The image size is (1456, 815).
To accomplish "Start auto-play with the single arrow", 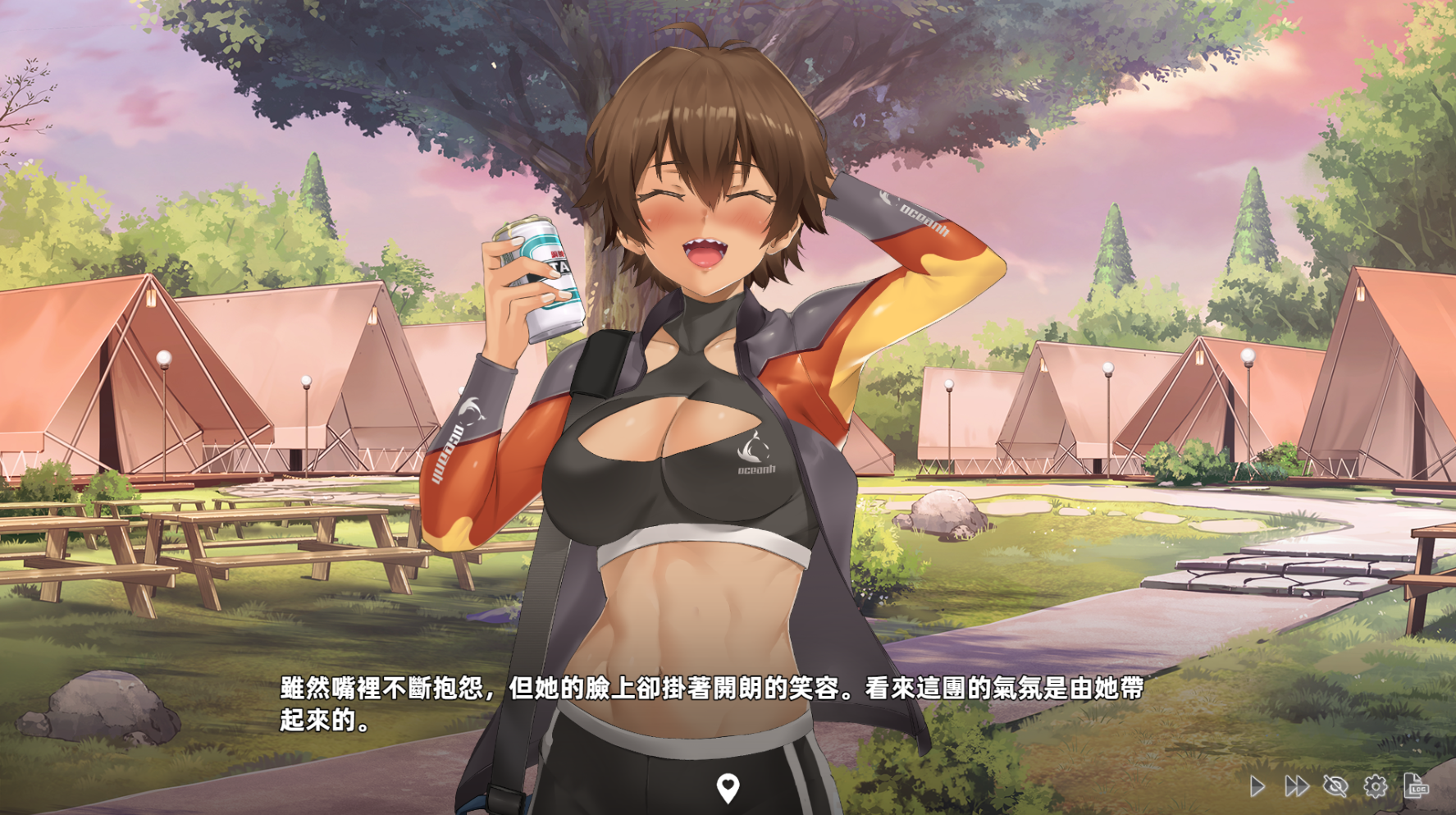I will [1257, 786].
